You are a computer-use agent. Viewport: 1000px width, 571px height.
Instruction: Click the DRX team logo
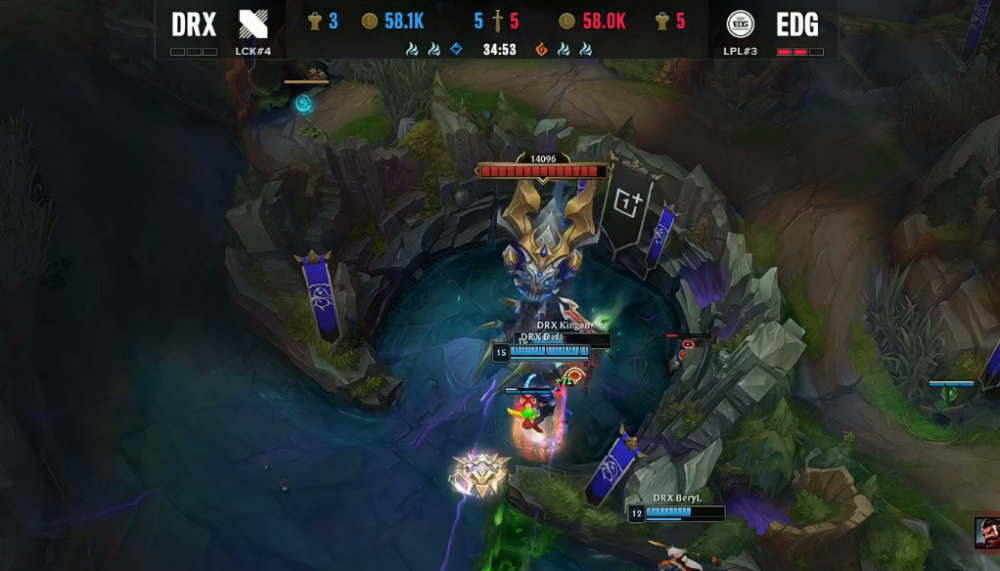click(x=254, y=24)
